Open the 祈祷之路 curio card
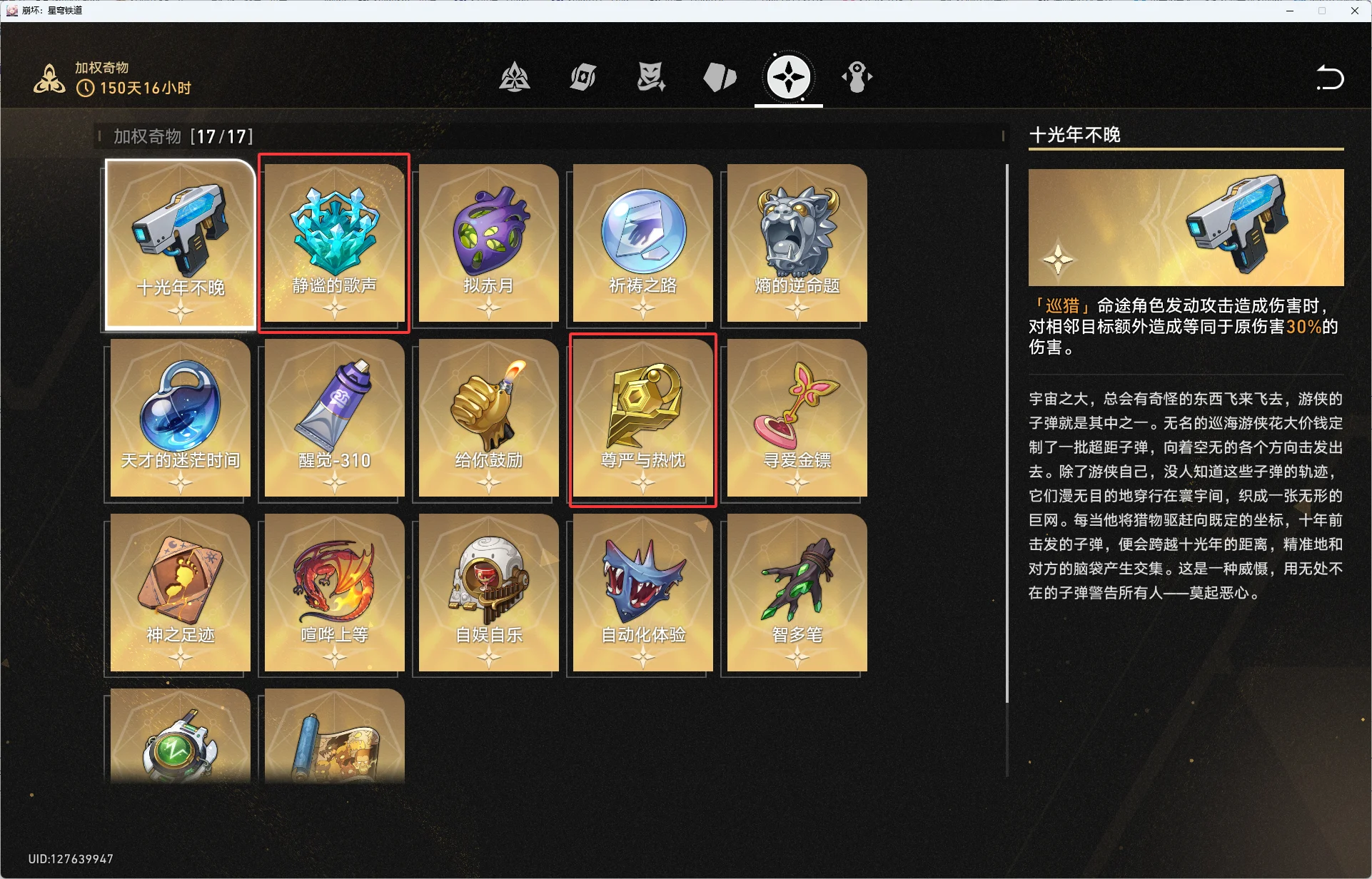The width and height of the screenshot is (1372, 879). 642,243
